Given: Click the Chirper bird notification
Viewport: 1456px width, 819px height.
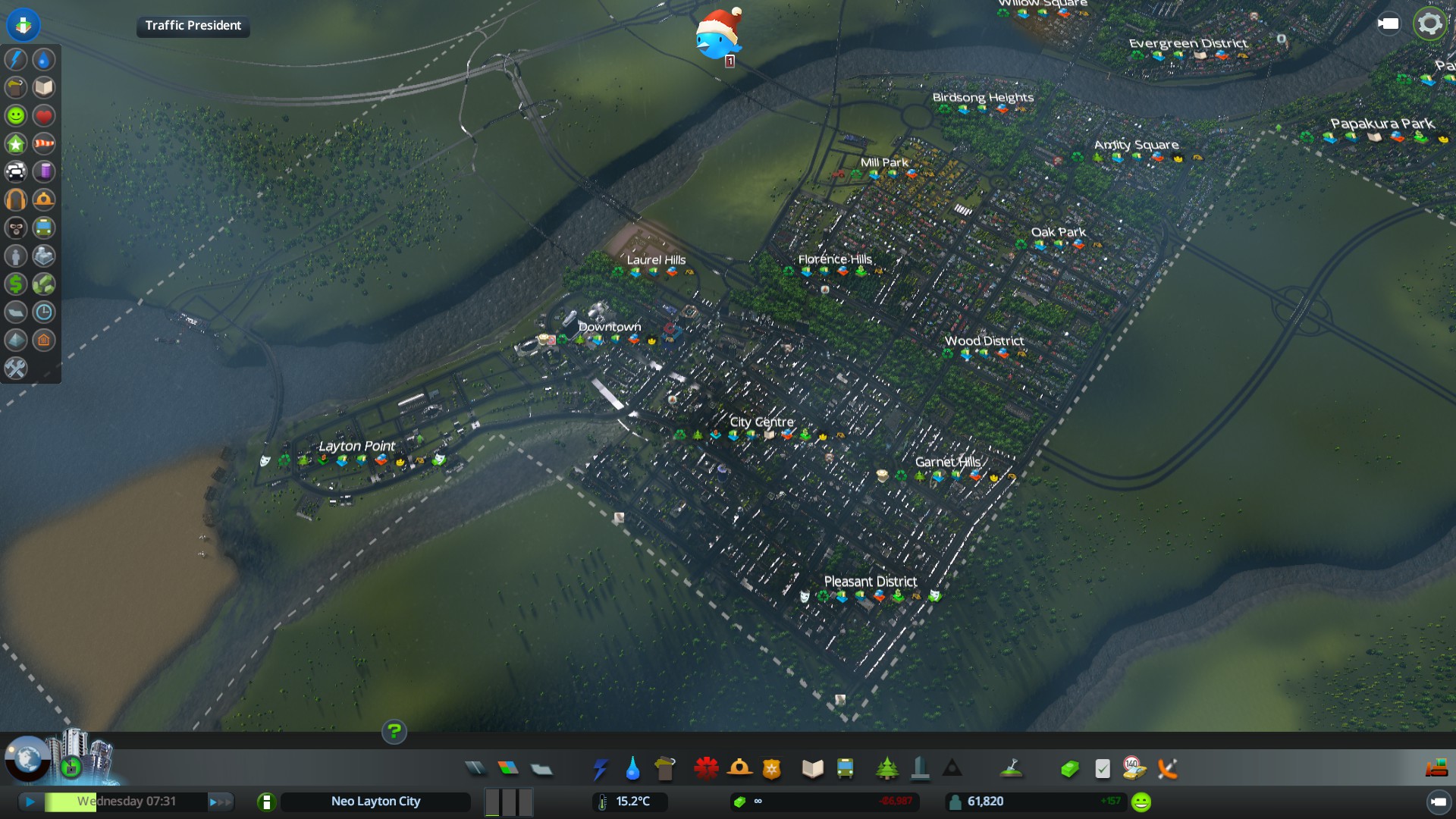Looking at the screenshot, I should pyautogui.click(x=717, y=36).
